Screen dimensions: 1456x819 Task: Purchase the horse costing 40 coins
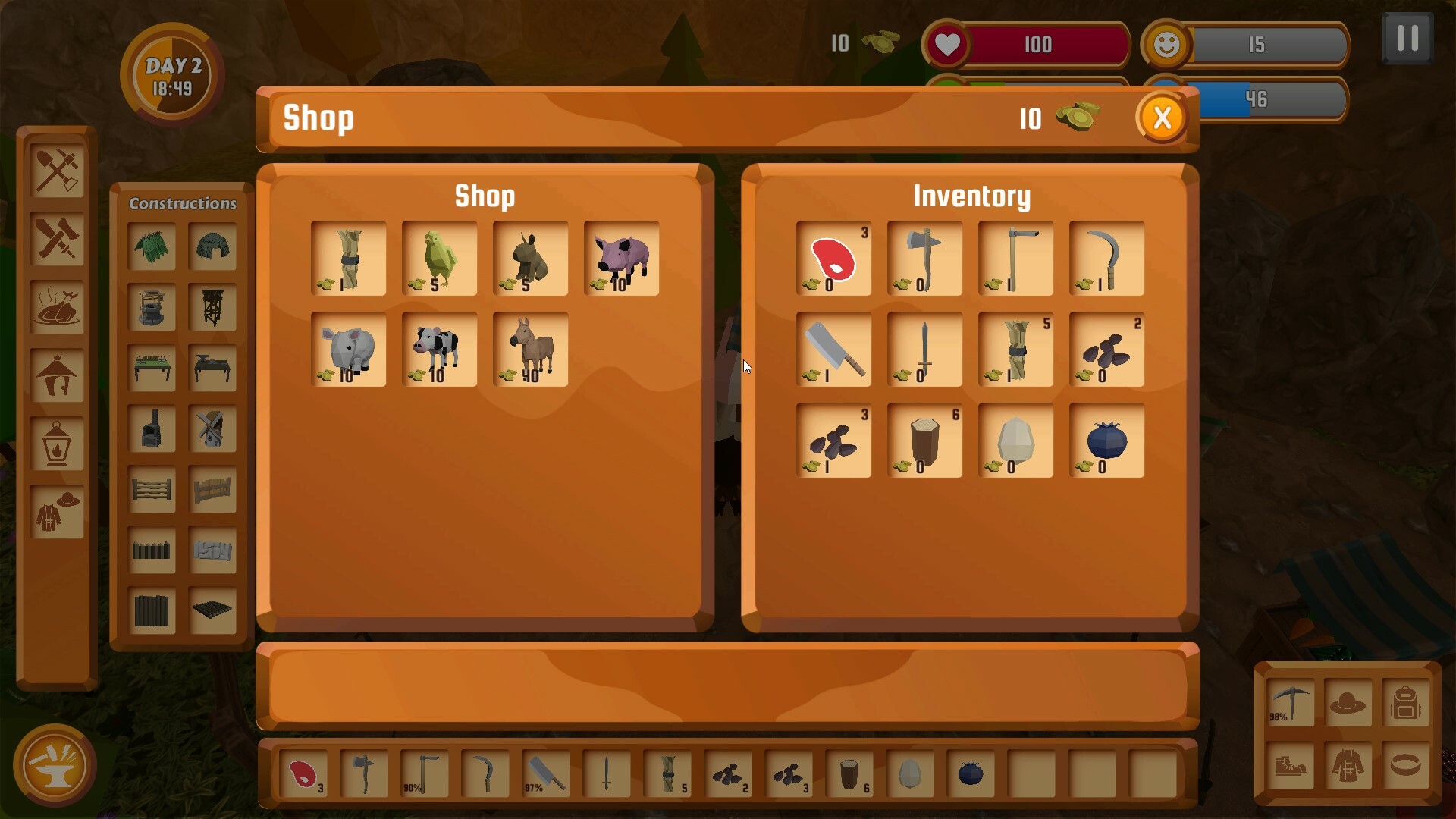530,351
